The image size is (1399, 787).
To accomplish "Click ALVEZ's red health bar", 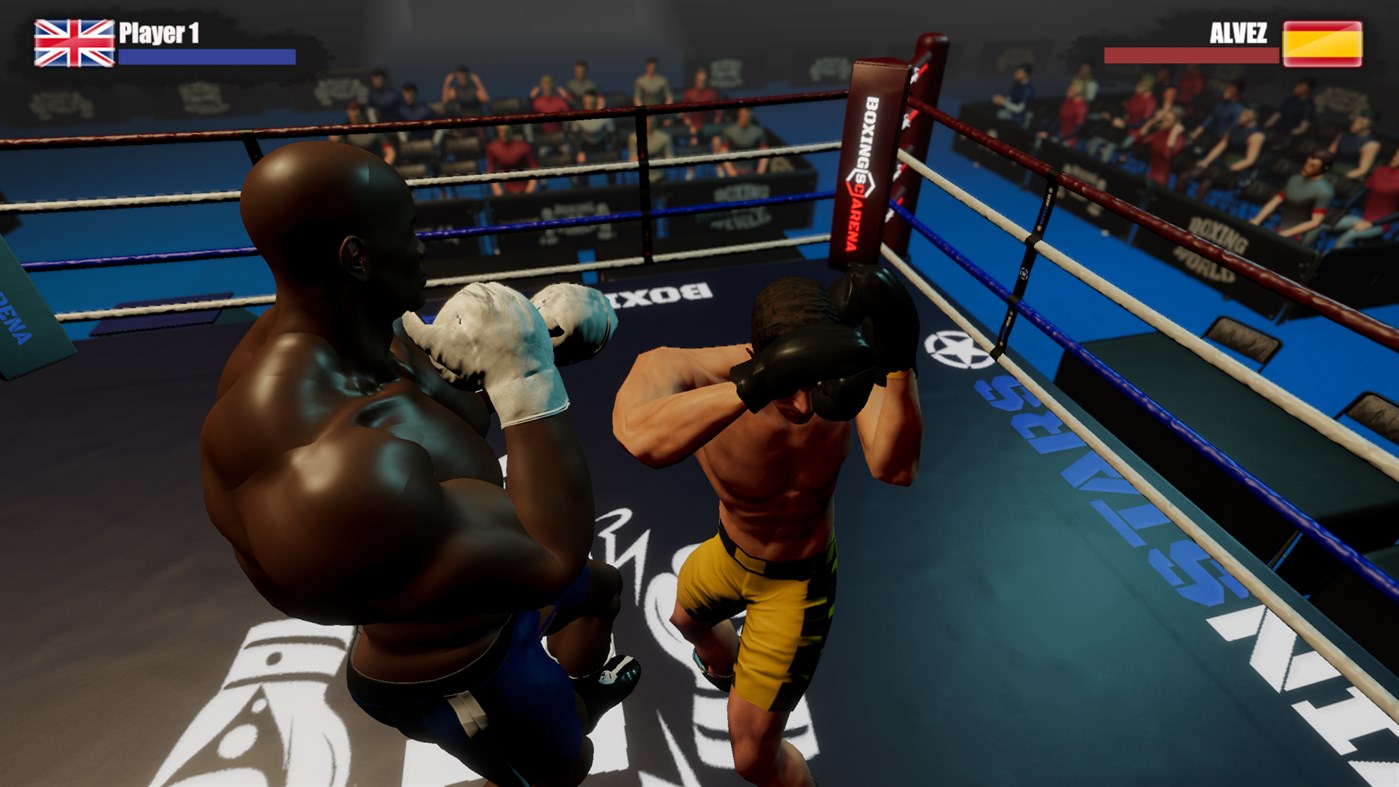I will (x=1190, y=55).
